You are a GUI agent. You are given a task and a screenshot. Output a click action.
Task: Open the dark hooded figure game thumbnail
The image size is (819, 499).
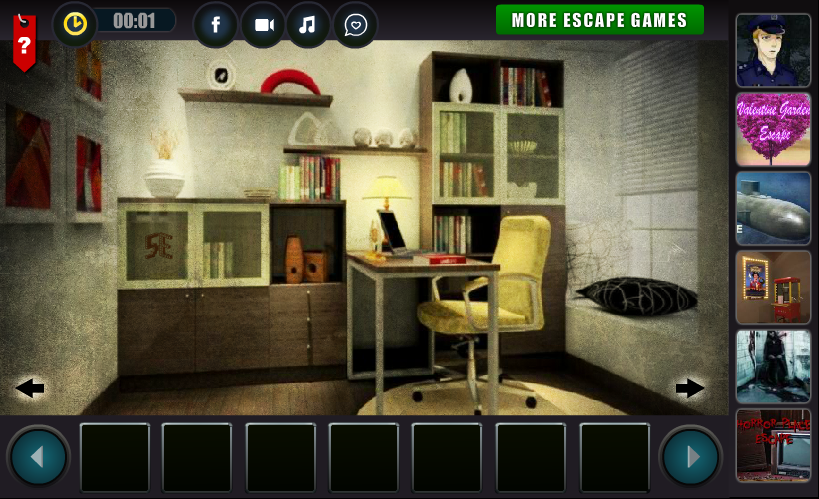click(773, 366)
